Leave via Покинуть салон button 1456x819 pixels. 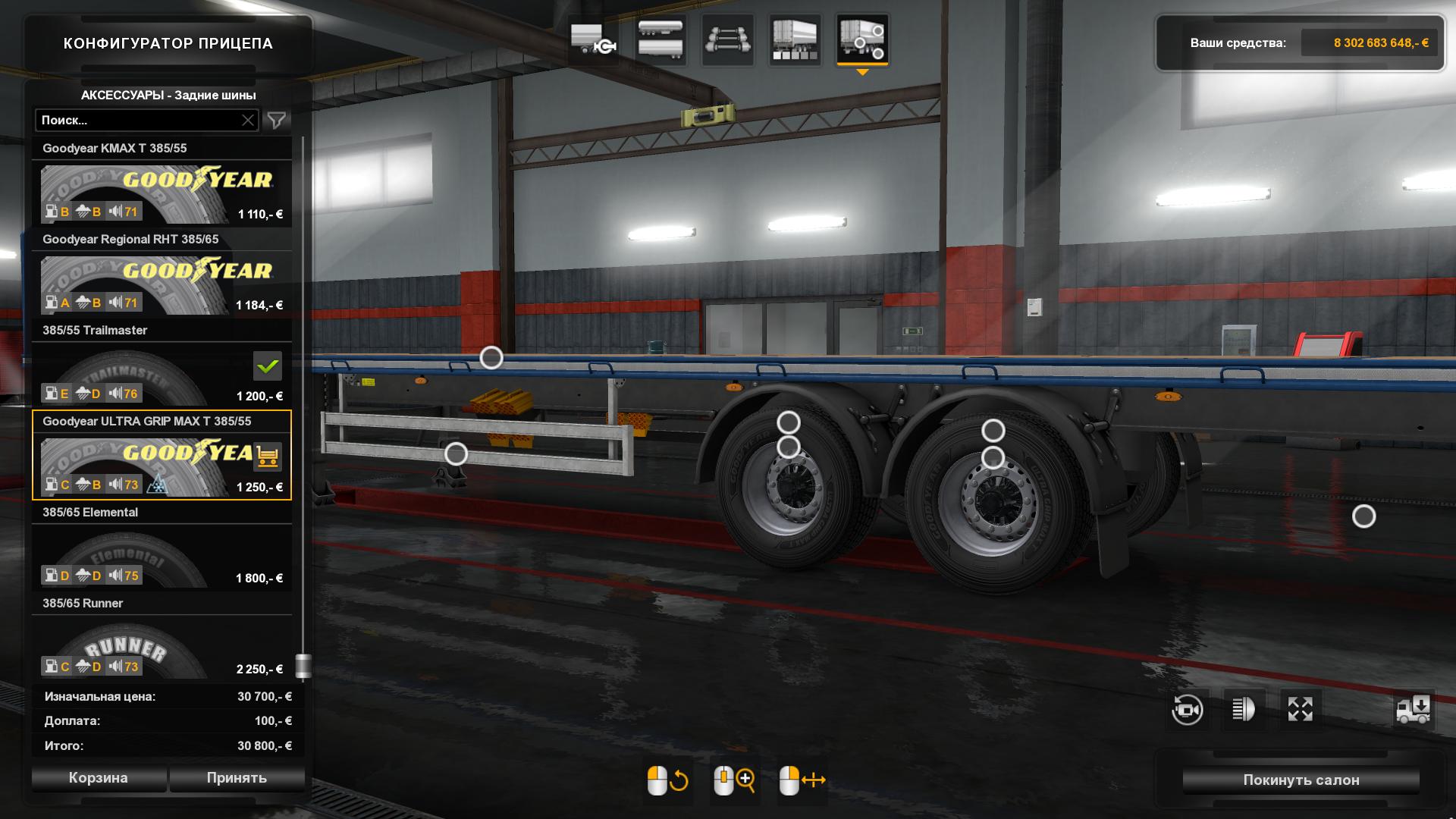[1301, 780]
